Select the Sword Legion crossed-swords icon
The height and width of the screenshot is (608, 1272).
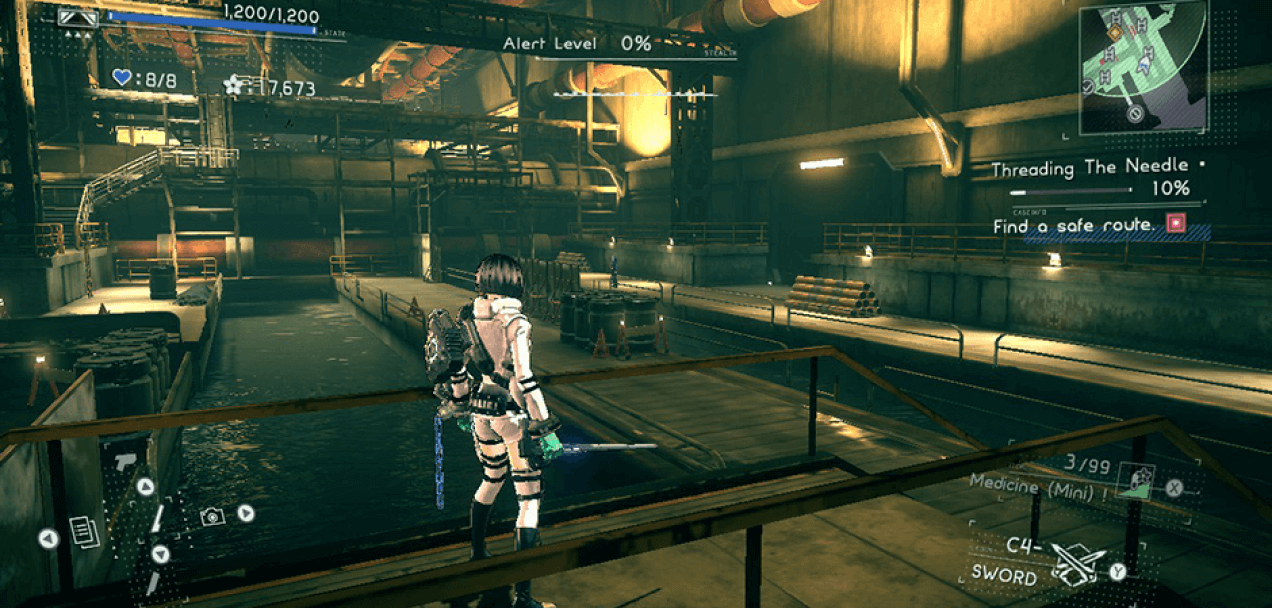pos(1078,565)
